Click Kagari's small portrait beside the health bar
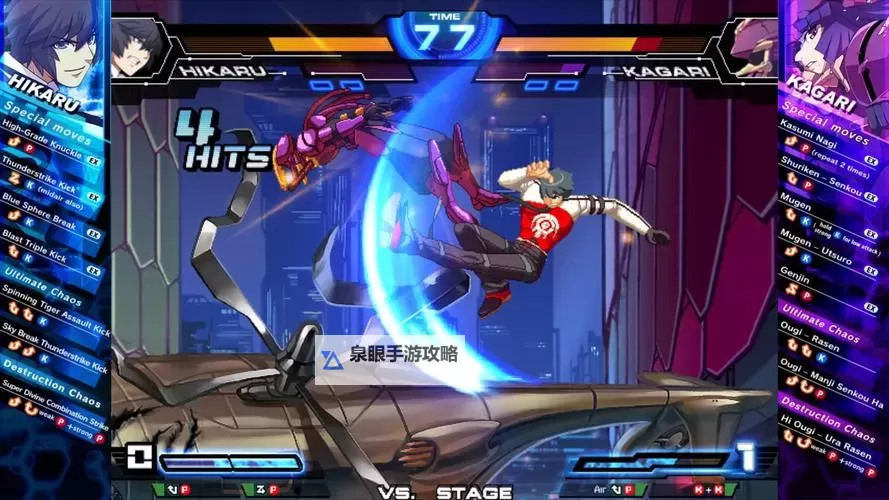Viewport: 889px width, 500px height. coord(752,47)
